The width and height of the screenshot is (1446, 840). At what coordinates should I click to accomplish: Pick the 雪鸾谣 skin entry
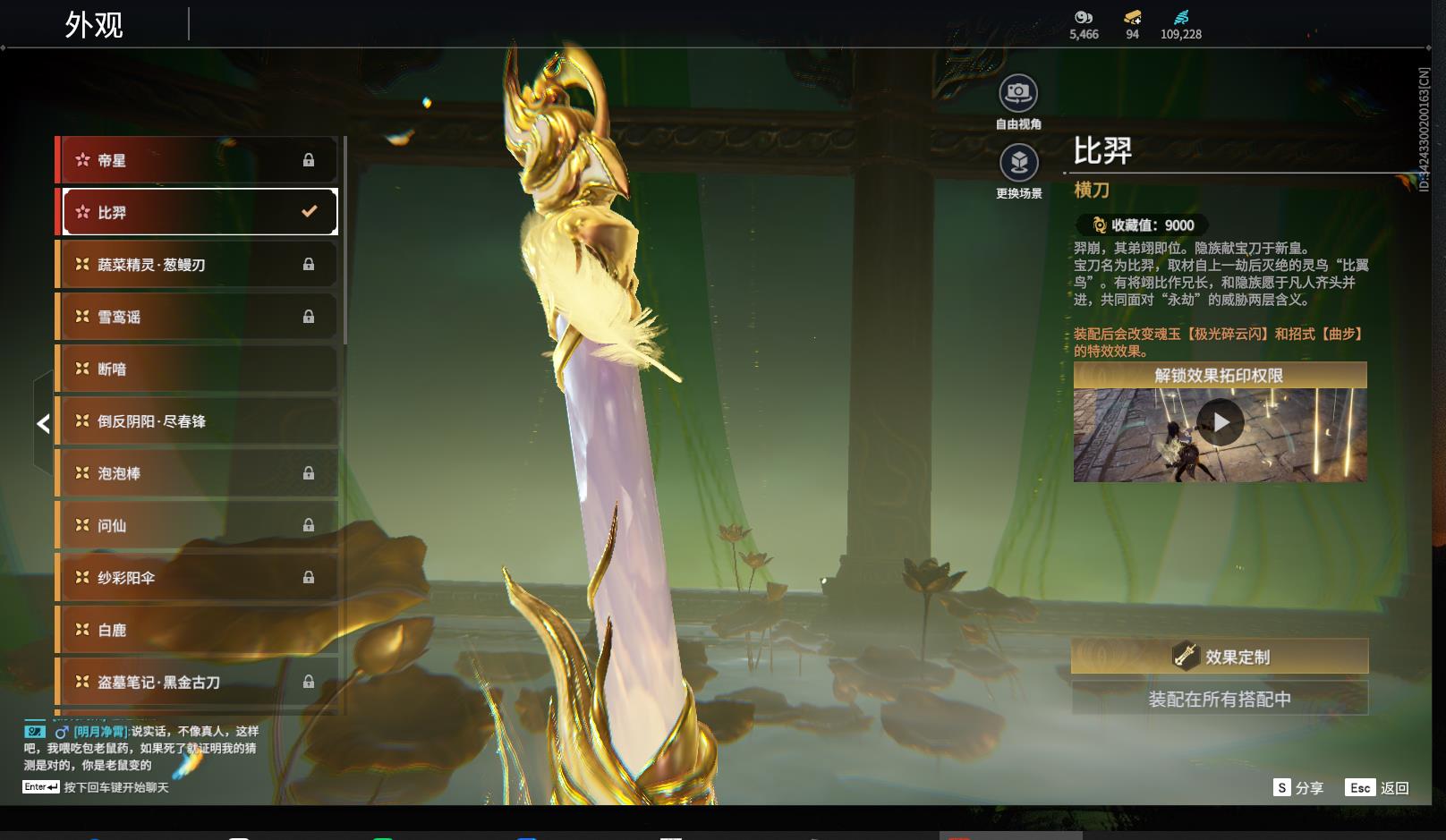coord(197,317)
